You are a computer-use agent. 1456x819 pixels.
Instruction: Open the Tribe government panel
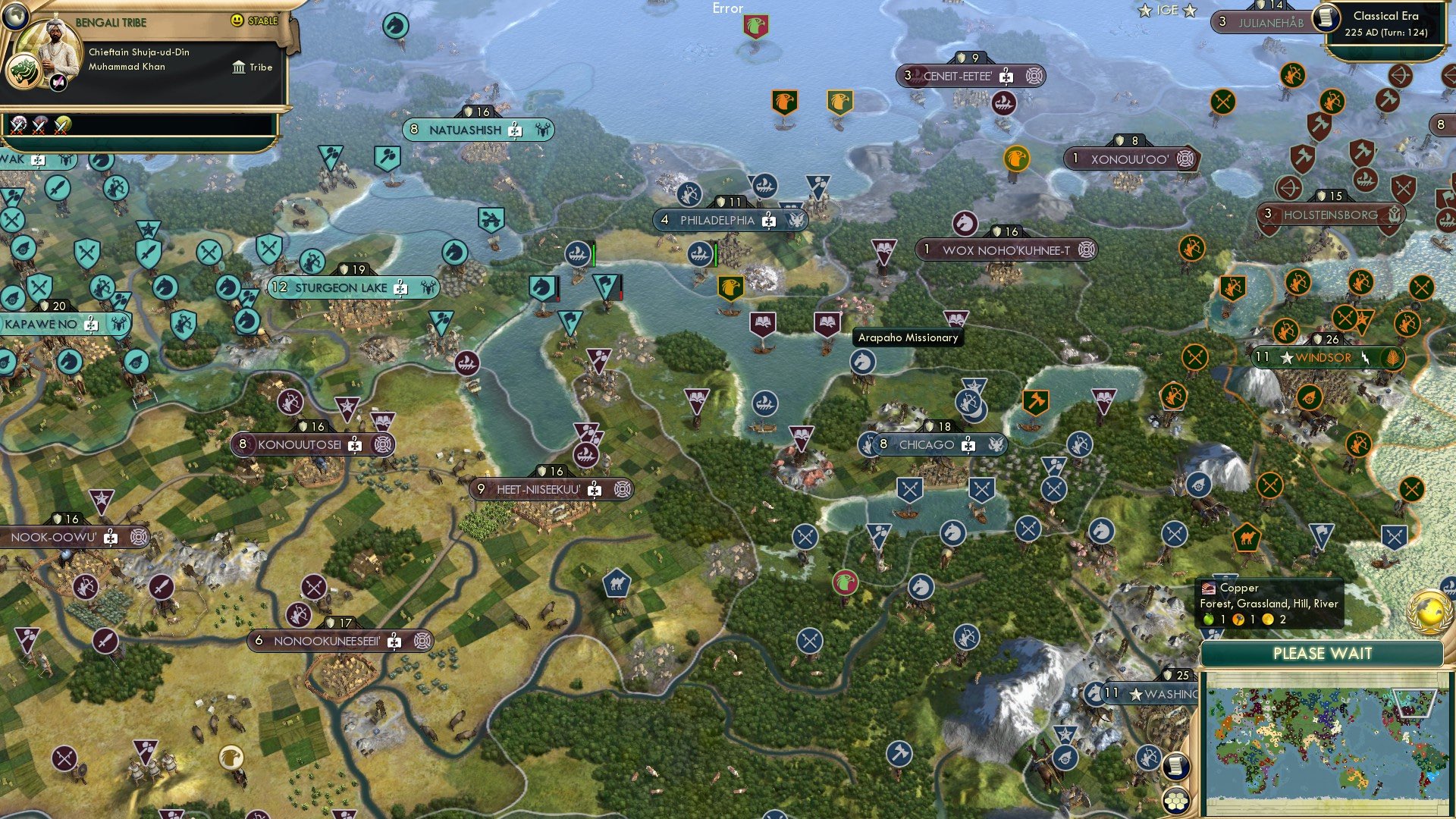point(250,67)
